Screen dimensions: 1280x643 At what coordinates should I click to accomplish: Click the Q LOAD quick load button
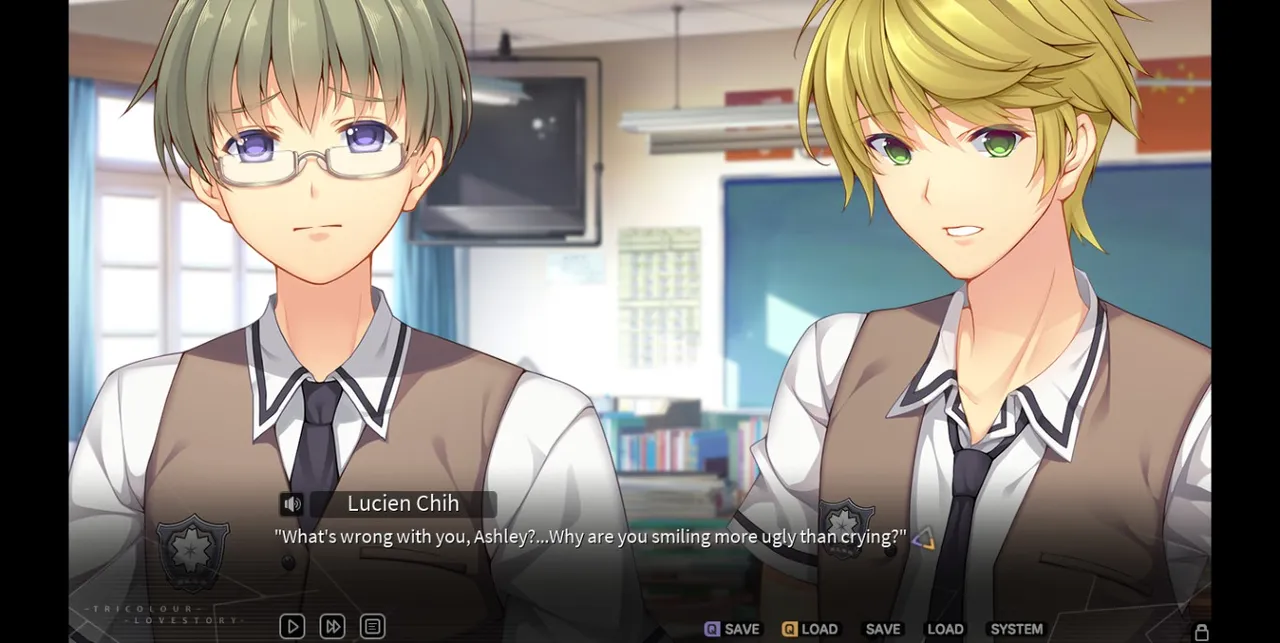click(810, 629)
